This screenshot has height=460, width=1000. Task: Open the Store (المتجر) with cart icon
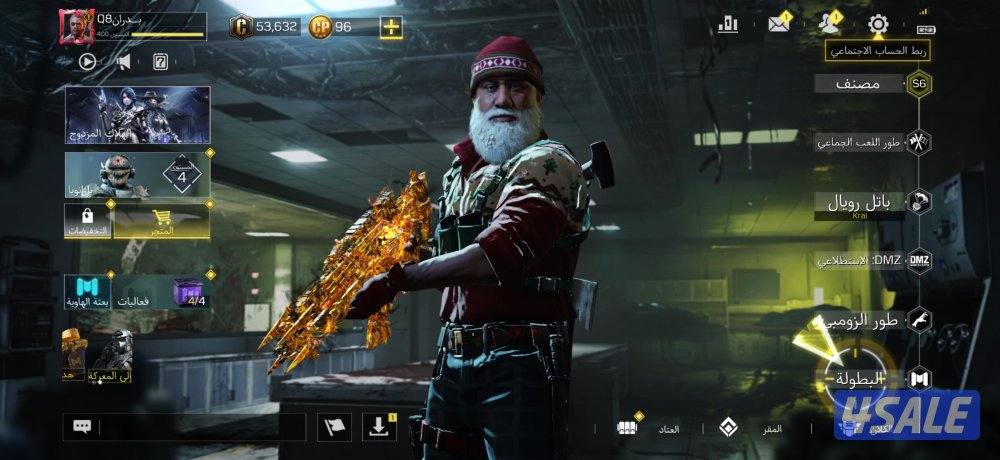pyautogui.click(x=161, y=222)
